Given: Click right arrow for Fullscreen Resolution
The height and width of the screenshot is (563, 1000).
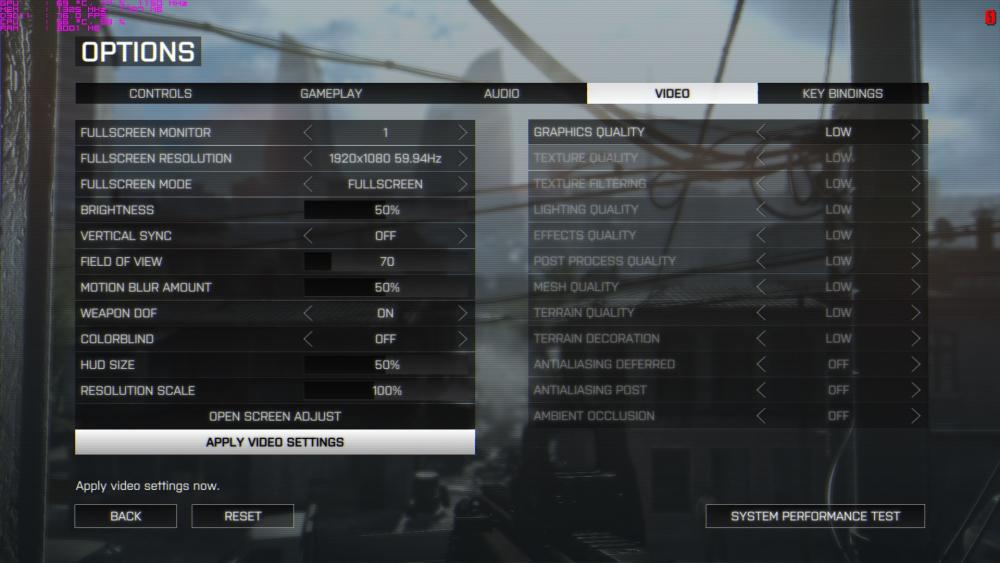Looking at the screenshot, I should pos(462,158).
